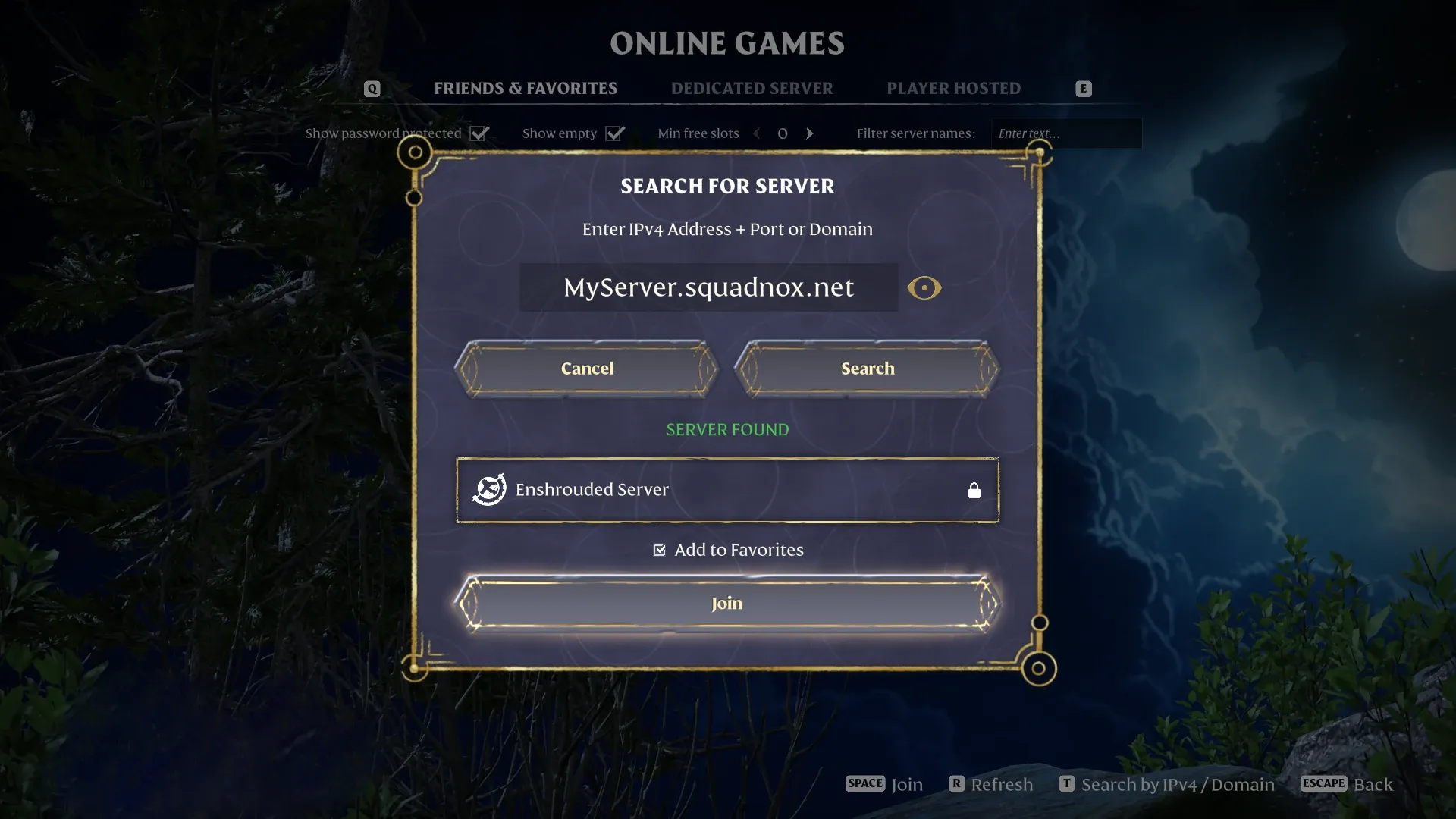Increase Min free slots with right arrow
This screenshot has height=819, width=1456.
809,133
